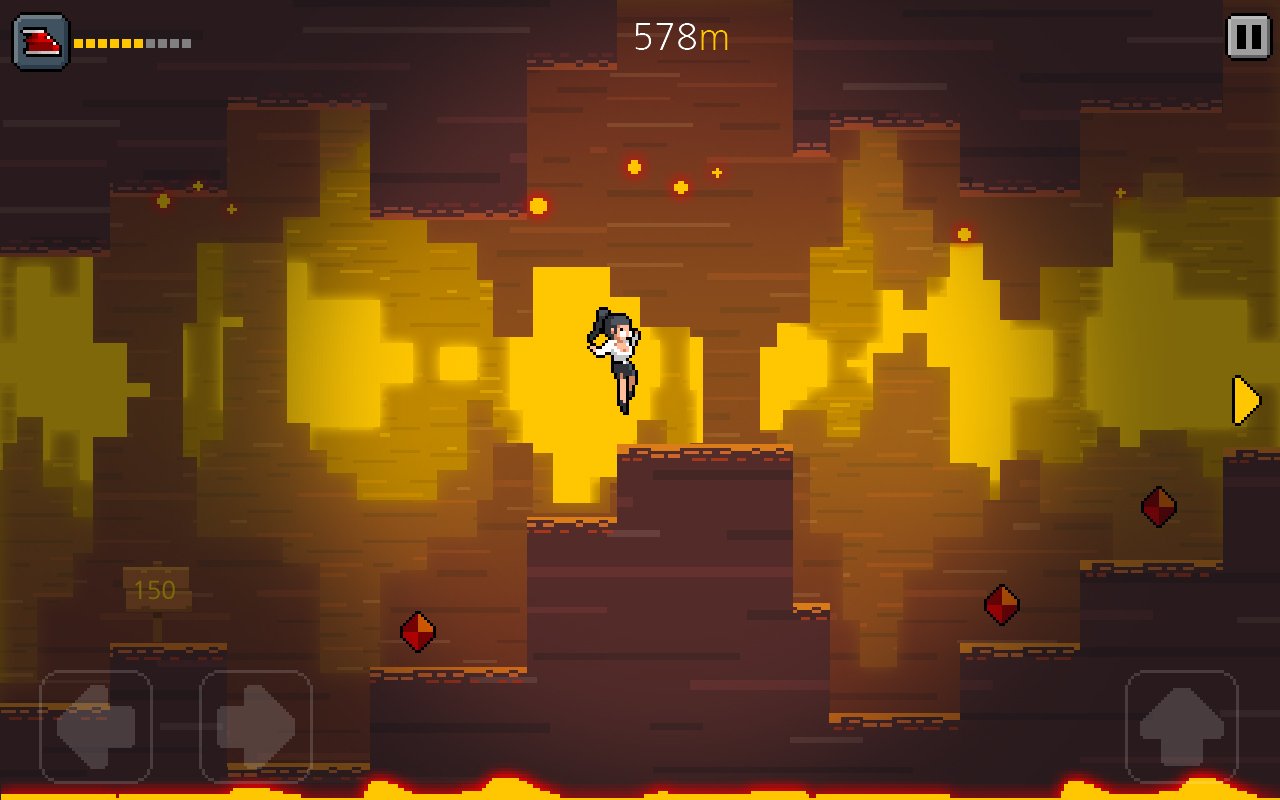Screen dimensions: 1280x800
Task: Tap the 578m distance counter
Action: coord(681,36)
